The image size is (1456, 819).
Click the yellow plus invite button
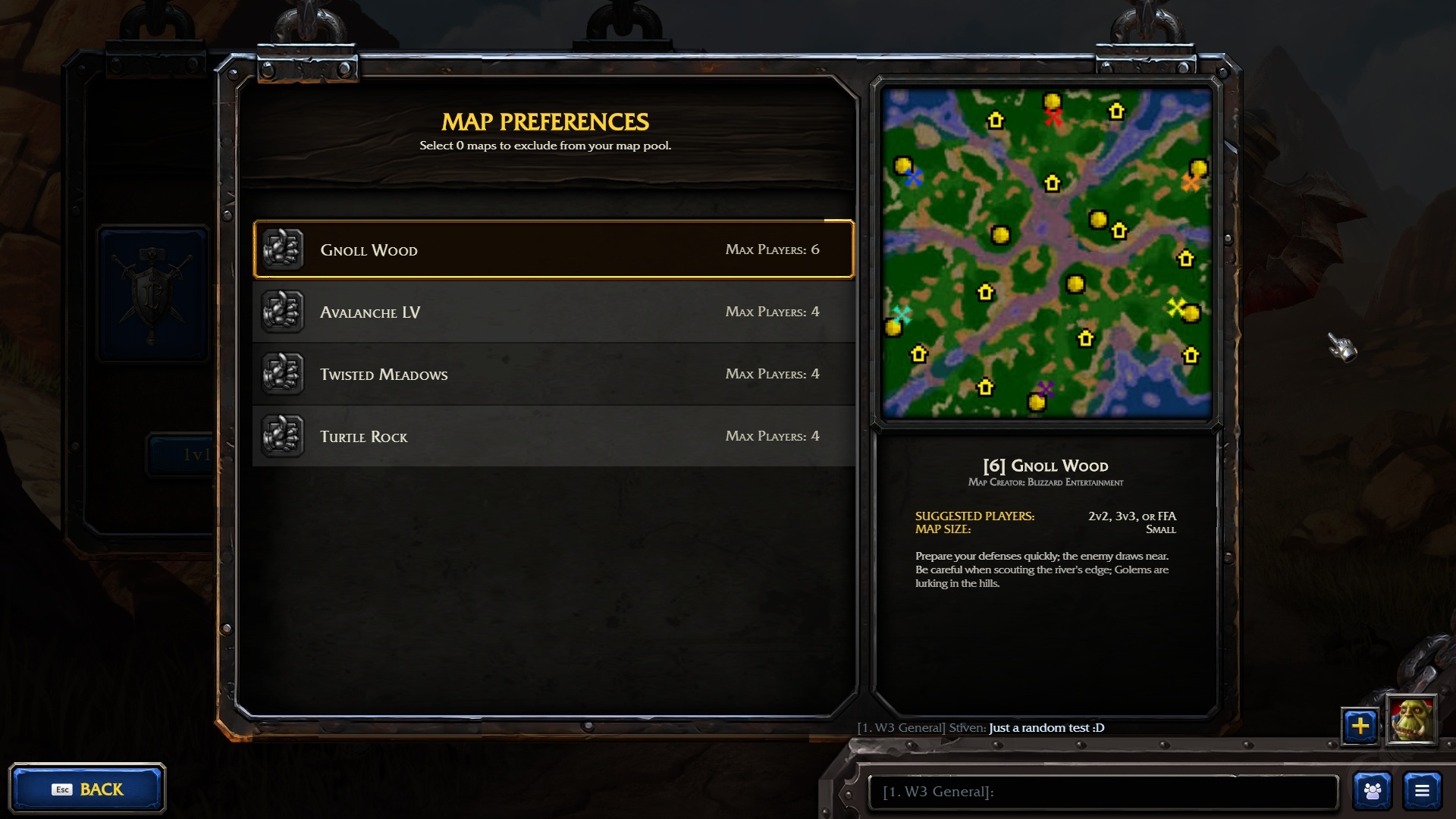[x=1360, y=726]
